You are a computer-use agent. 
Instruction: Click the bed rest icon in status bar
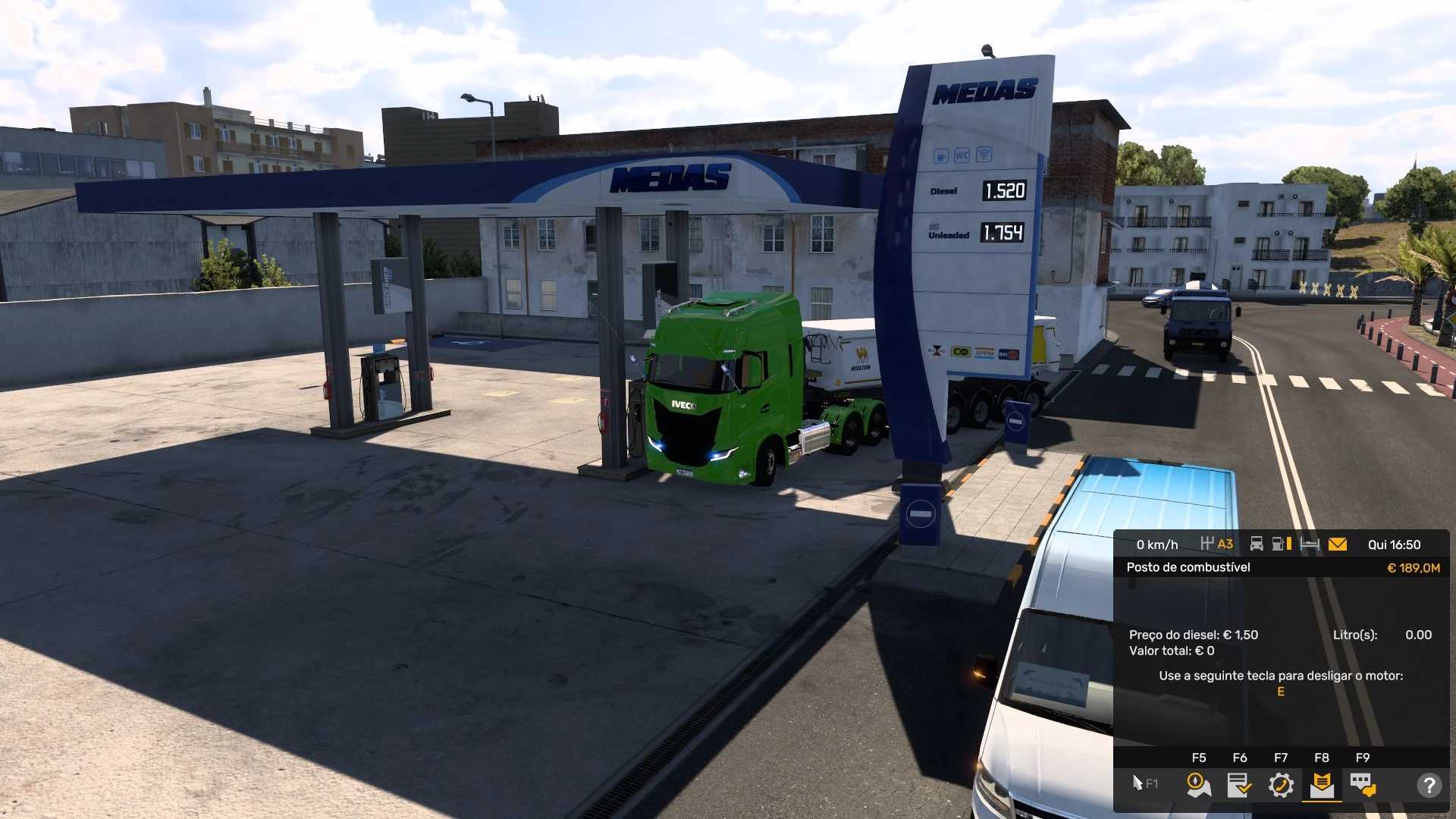[x=1309, y=544]
